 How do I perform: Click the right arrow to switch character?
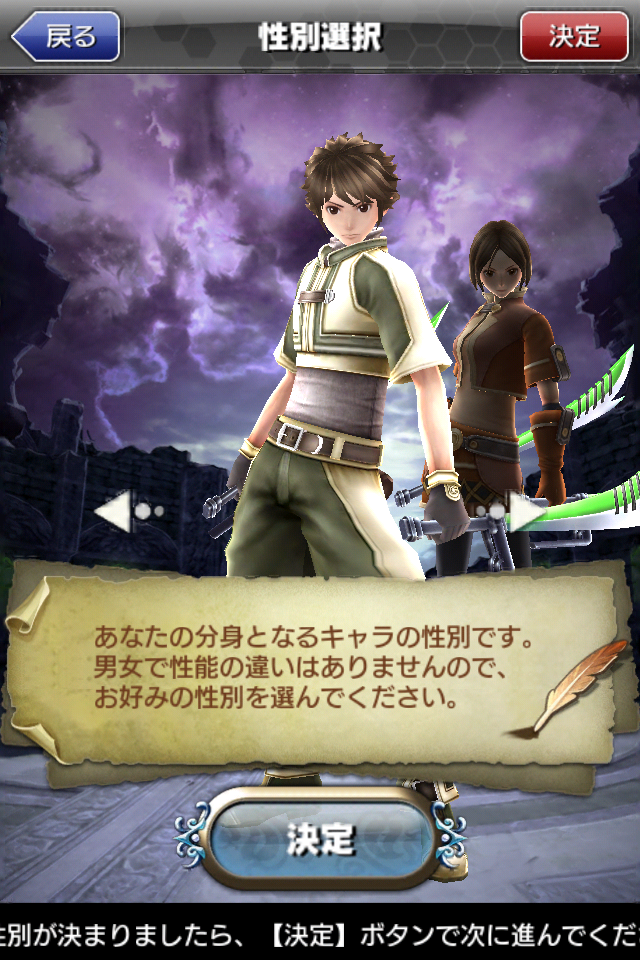tap(525, 512)
